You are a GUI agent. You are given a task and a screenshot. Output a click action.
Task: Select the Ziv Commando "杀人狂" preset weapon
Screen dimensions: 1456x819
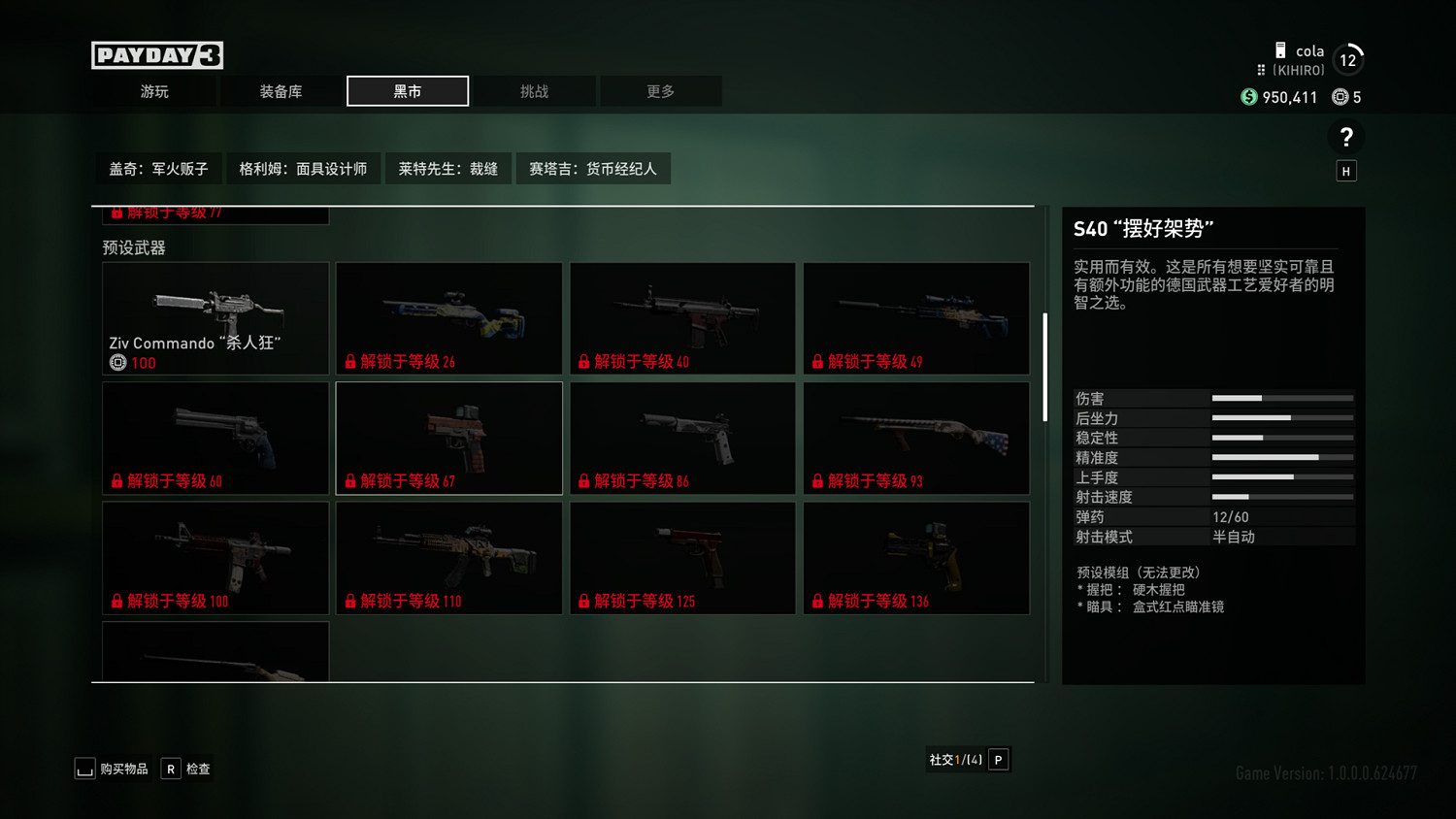(x=215, y=318)
